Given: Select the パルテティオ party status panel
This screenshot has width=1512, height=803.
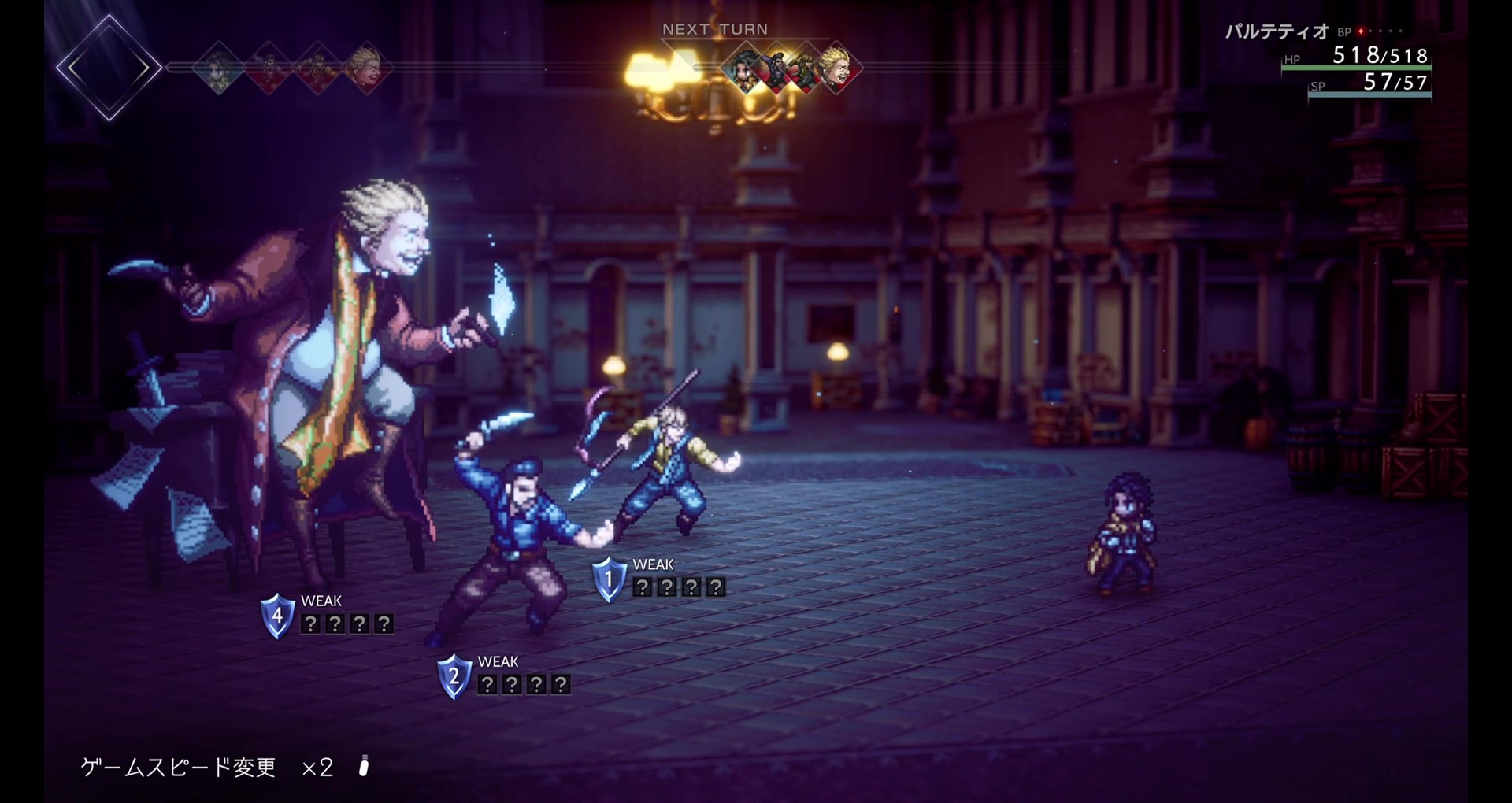Looking at the screenshot, I should pyautogui.click(x=1354, y=59).
